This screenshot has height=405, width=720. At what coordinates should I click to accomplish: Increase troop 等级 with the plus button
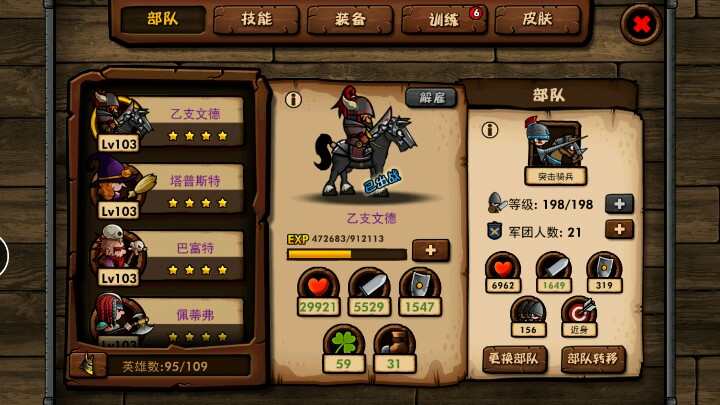(620, 203)
